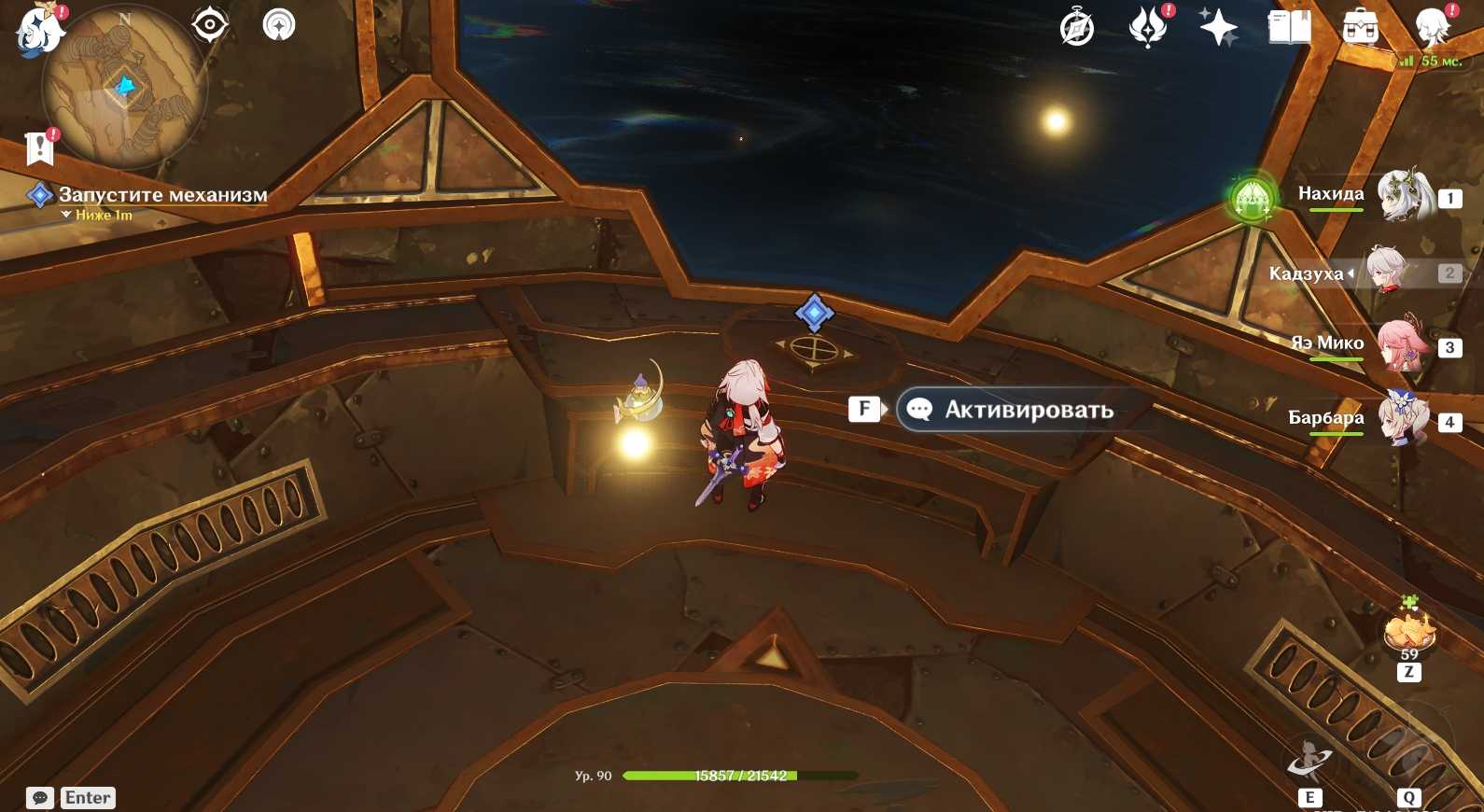Open the character screen icon
1484x812 pixels.
pyautogui.click(x=1432, y=27)
